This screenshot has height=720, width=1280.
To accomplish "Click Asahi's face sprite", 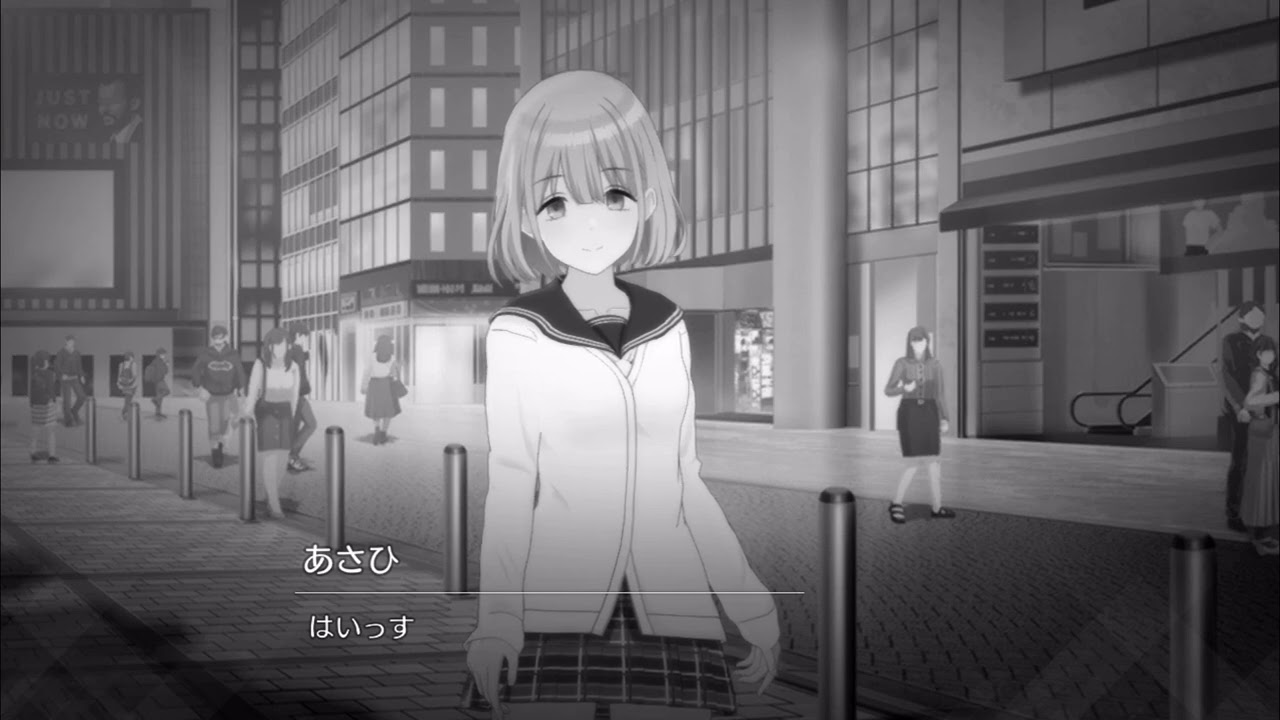I will point(585,200).
